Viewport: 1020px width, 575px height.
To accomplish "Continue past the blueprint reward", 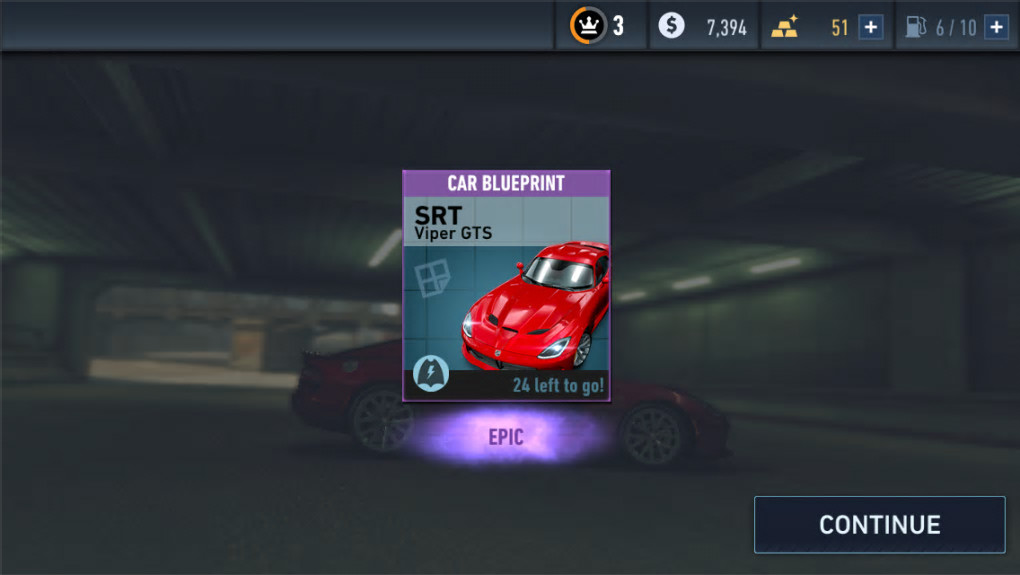I will [x=879, y=525].
